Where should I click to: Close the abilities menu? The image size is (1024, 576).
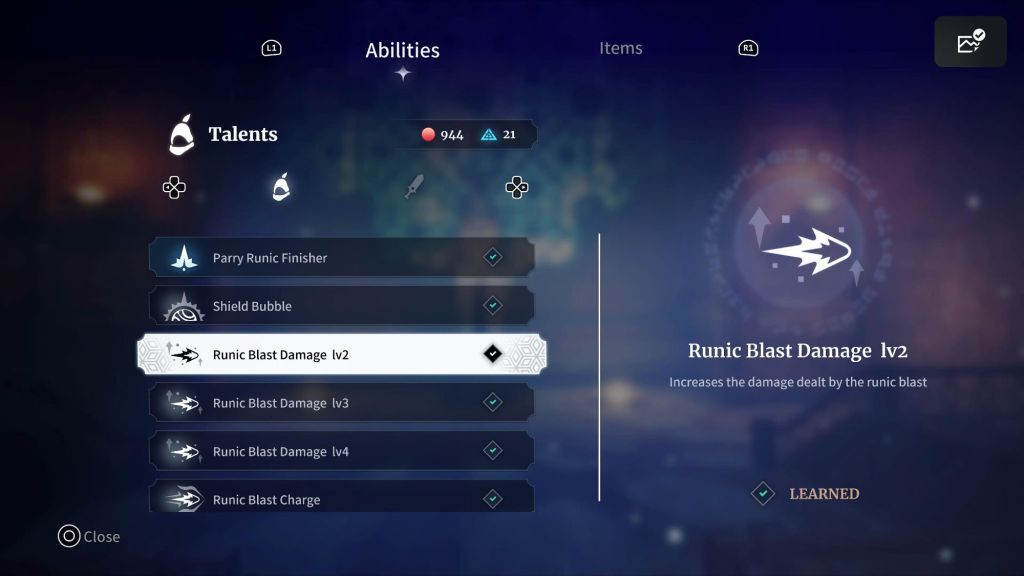pyautogui.click(x=89, y=537)
